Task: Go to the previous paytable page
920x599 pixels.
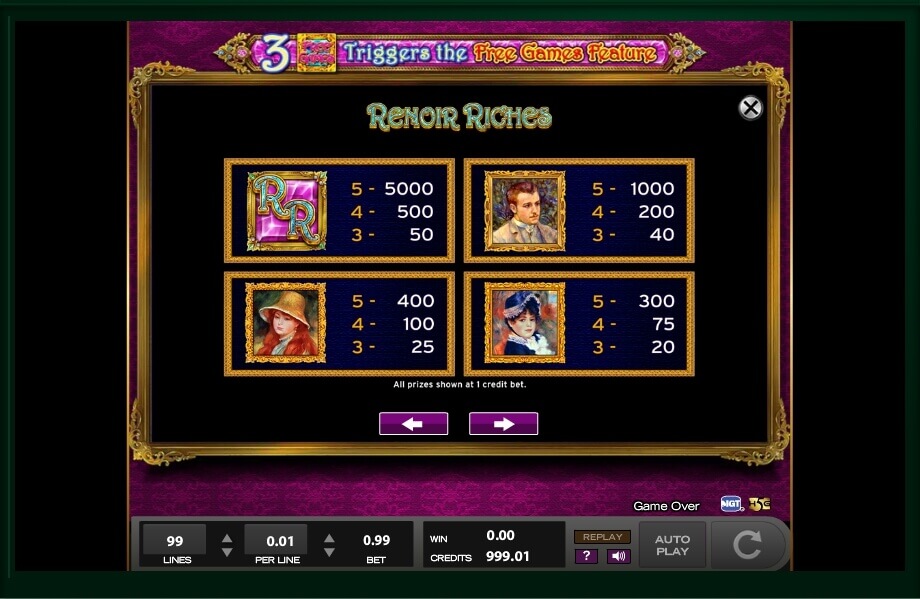Action: [413, 424]
